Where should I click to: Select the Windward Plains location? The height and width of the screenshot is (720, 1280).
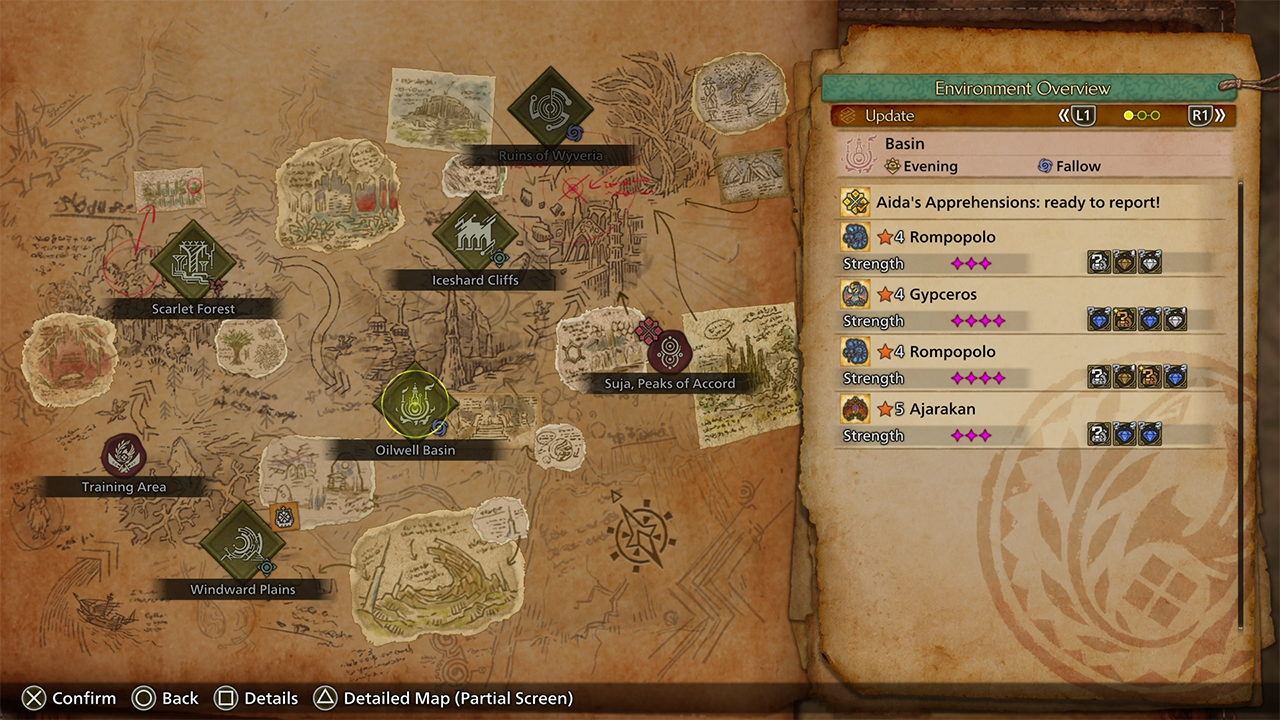(x=243, y=544)
